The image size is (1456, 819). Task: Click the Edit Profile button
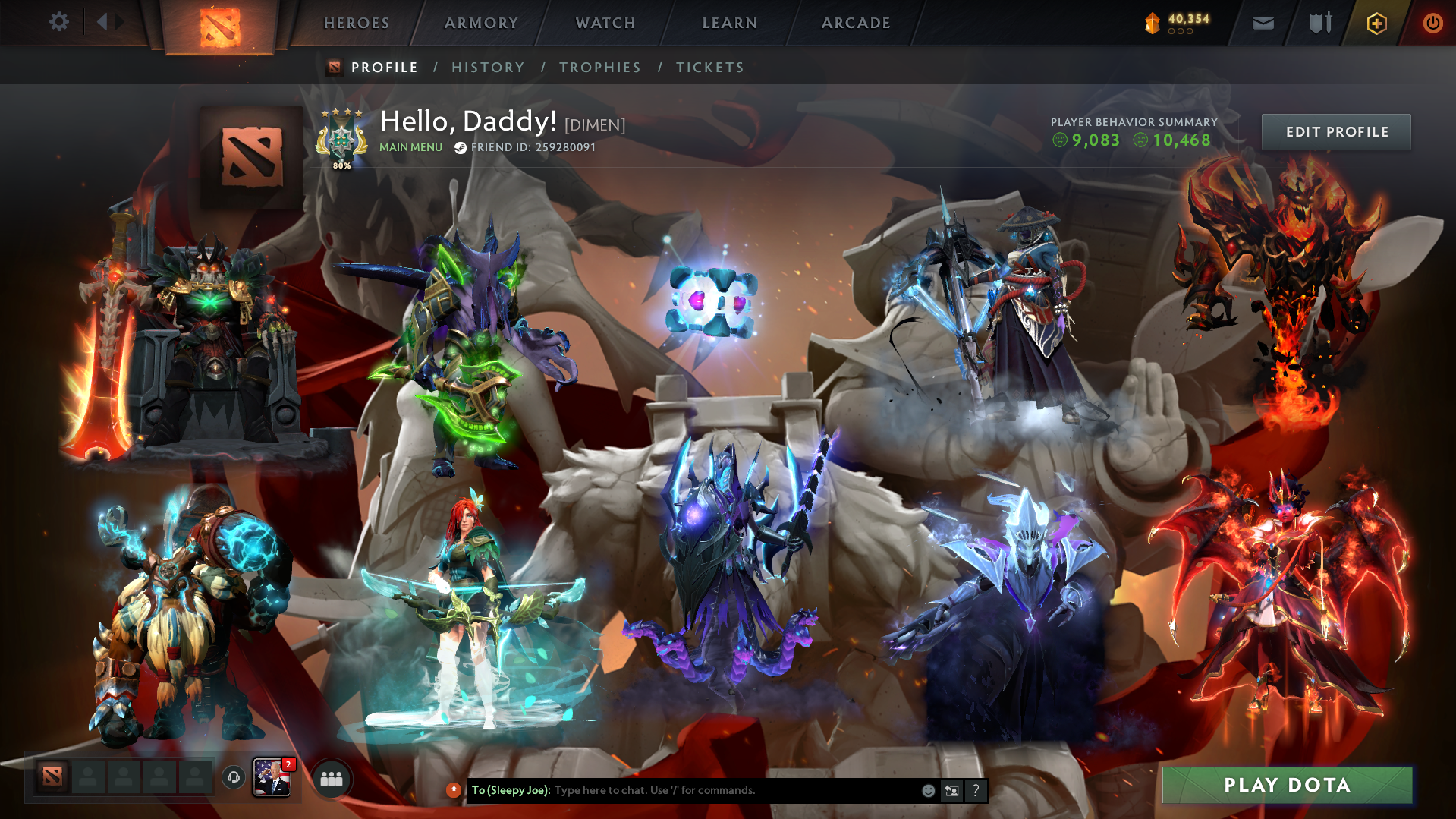coord(1336,132)
